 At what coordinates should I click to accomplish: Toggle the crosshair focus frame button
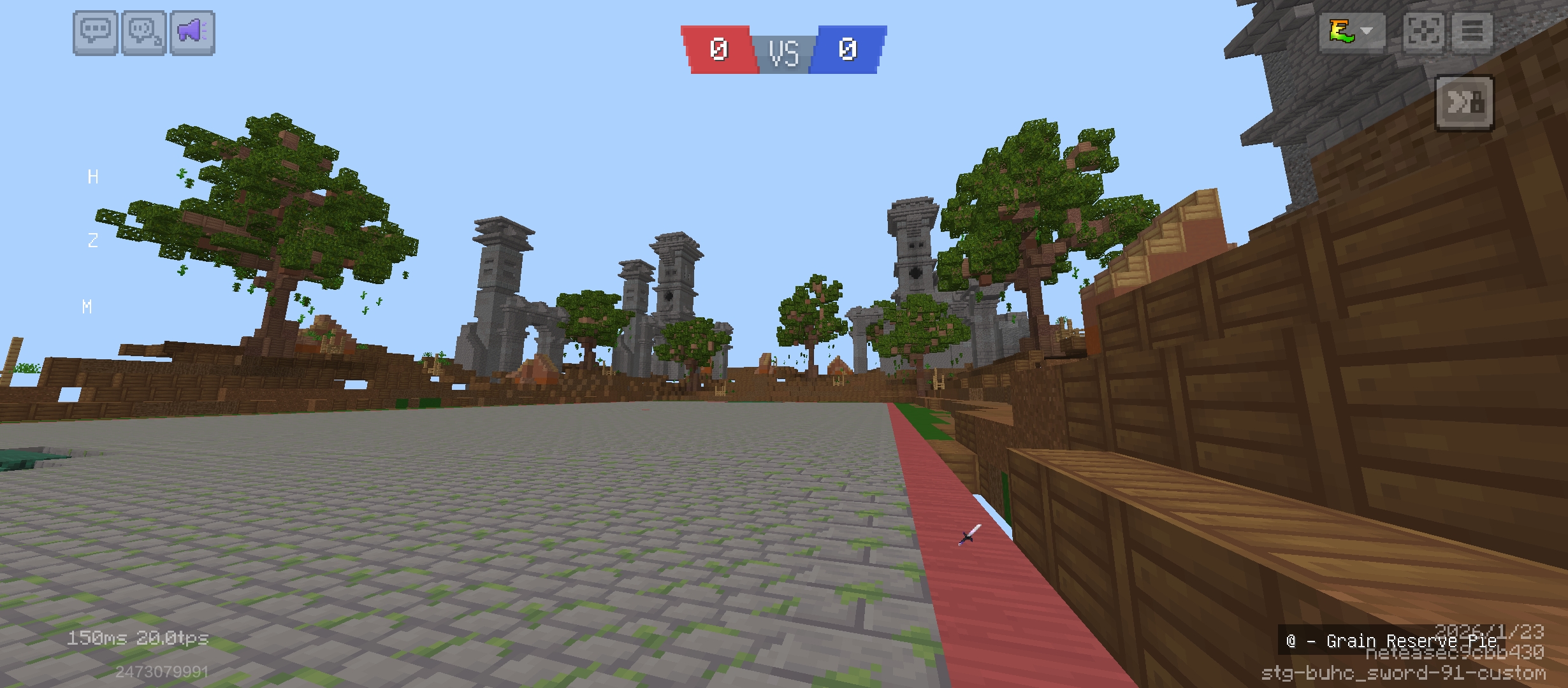(1424, 31)
